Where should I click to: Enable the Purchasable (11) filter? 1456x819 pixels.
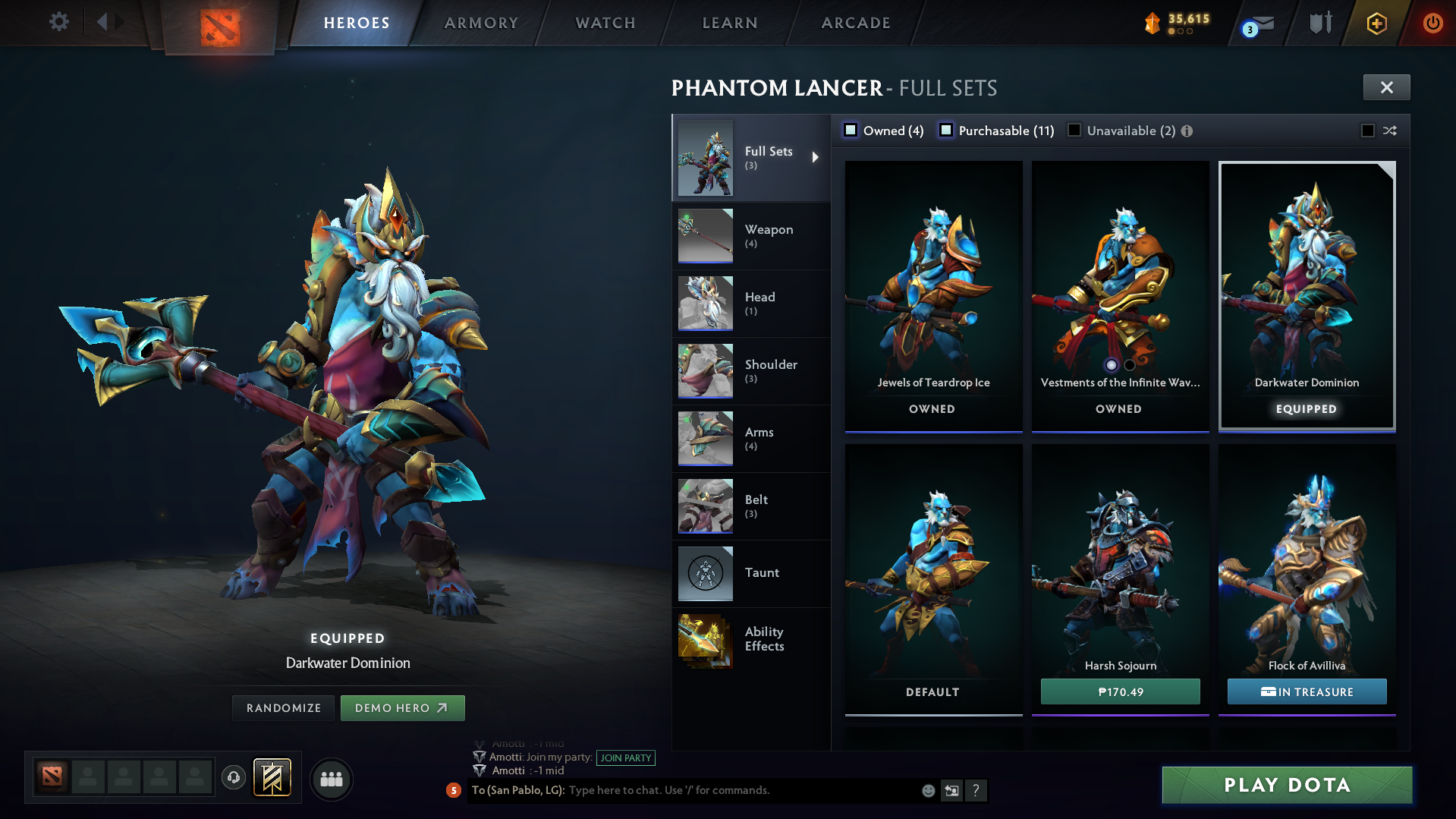point(946,130)
